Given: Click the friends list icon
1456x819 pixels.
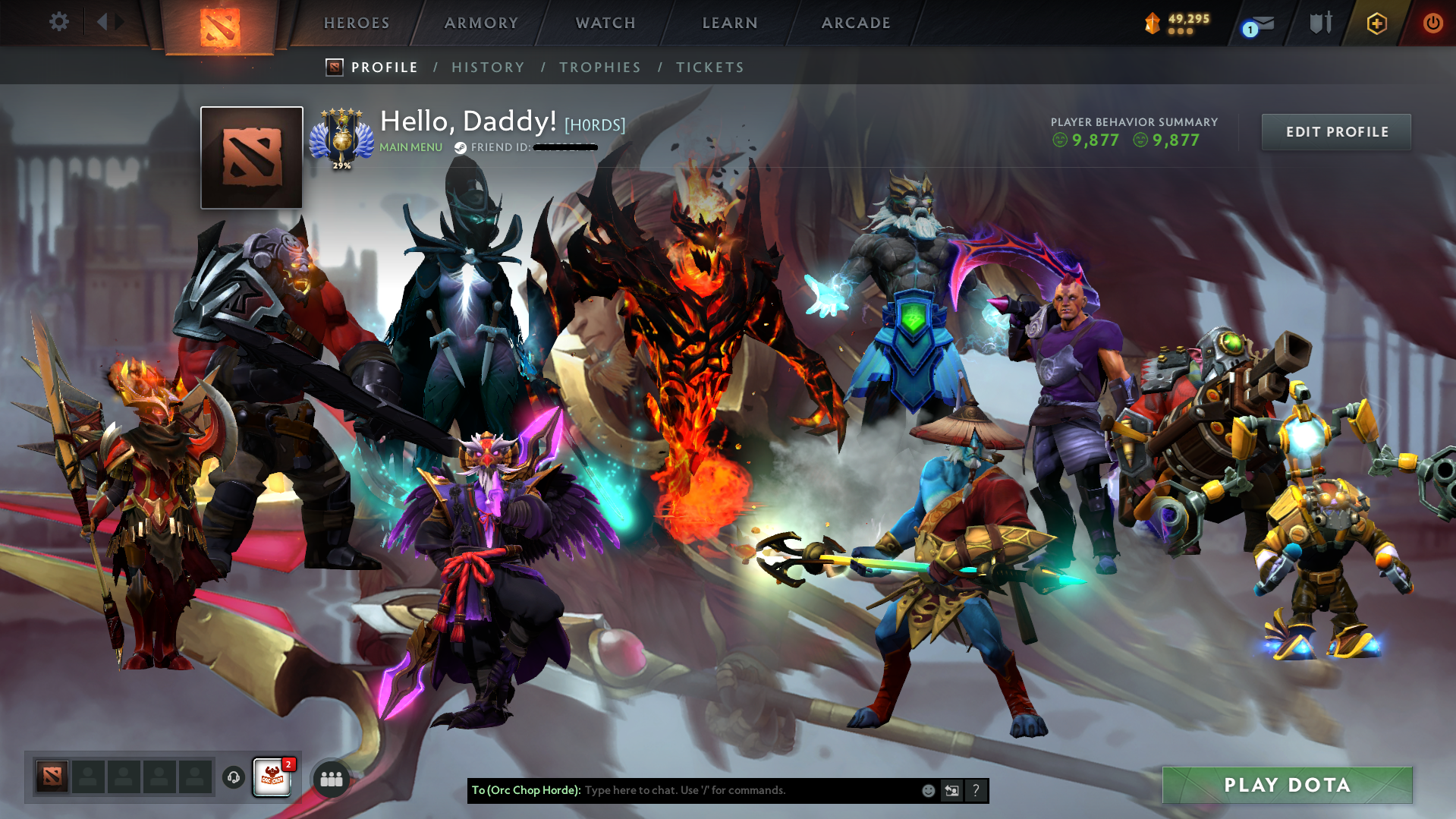Looking at the screenshot, I should pyautogui.click(x=329, y=778).
